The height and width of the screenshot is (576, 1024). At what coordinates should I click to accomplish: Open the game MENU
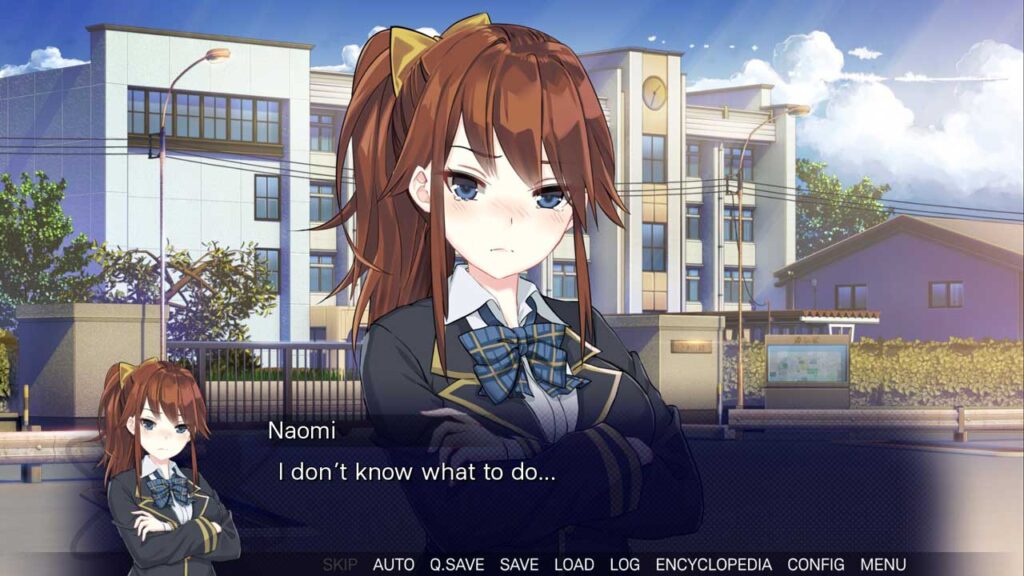pos(883,565)
